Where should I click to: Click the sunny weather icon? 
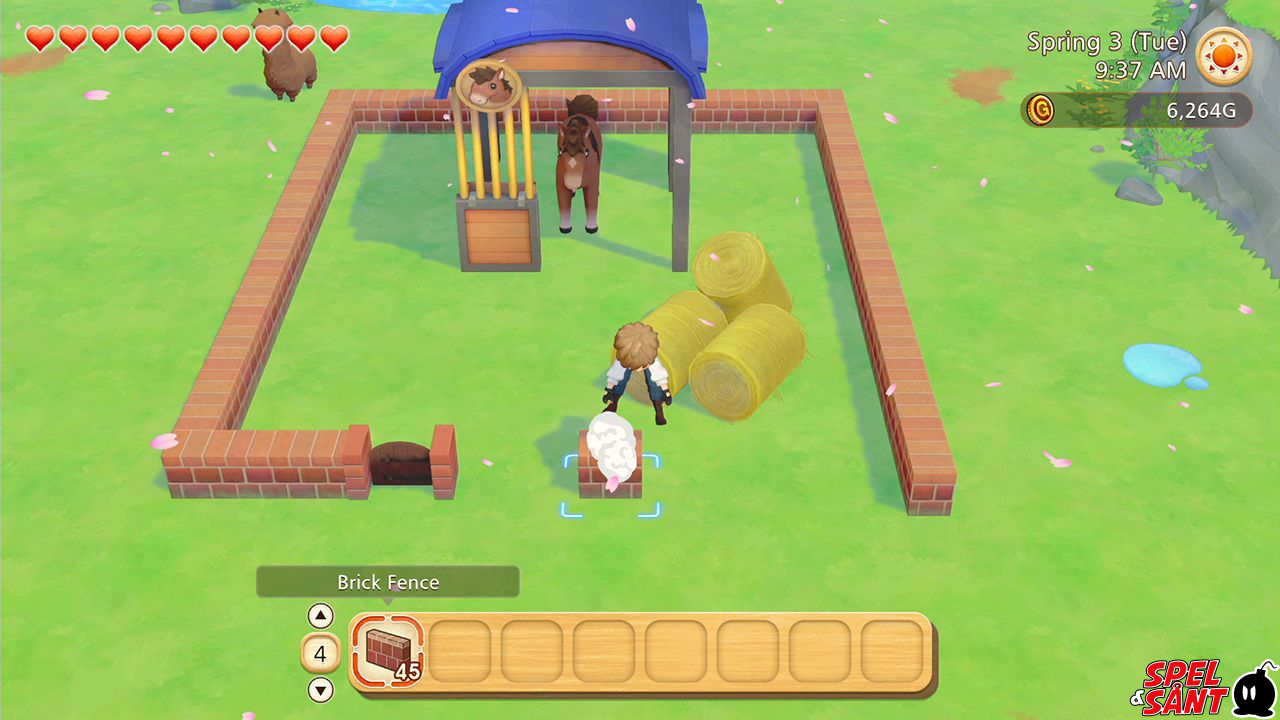pyautogui.click(x=1224, y=56)
